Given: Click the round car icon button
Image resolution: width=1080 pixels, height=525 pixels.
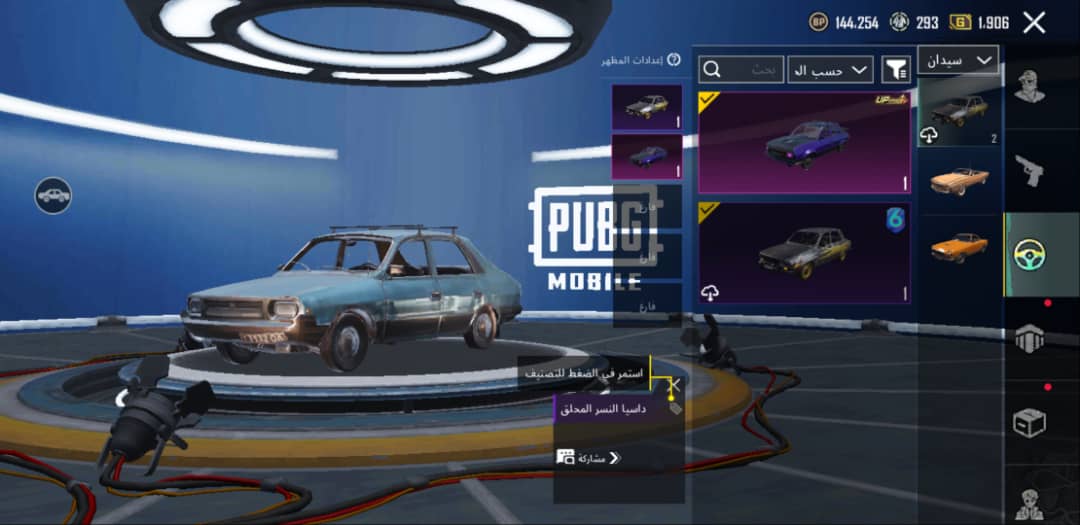Looking at the screenshot, I should pyautogui.click(x=53, y=196).
